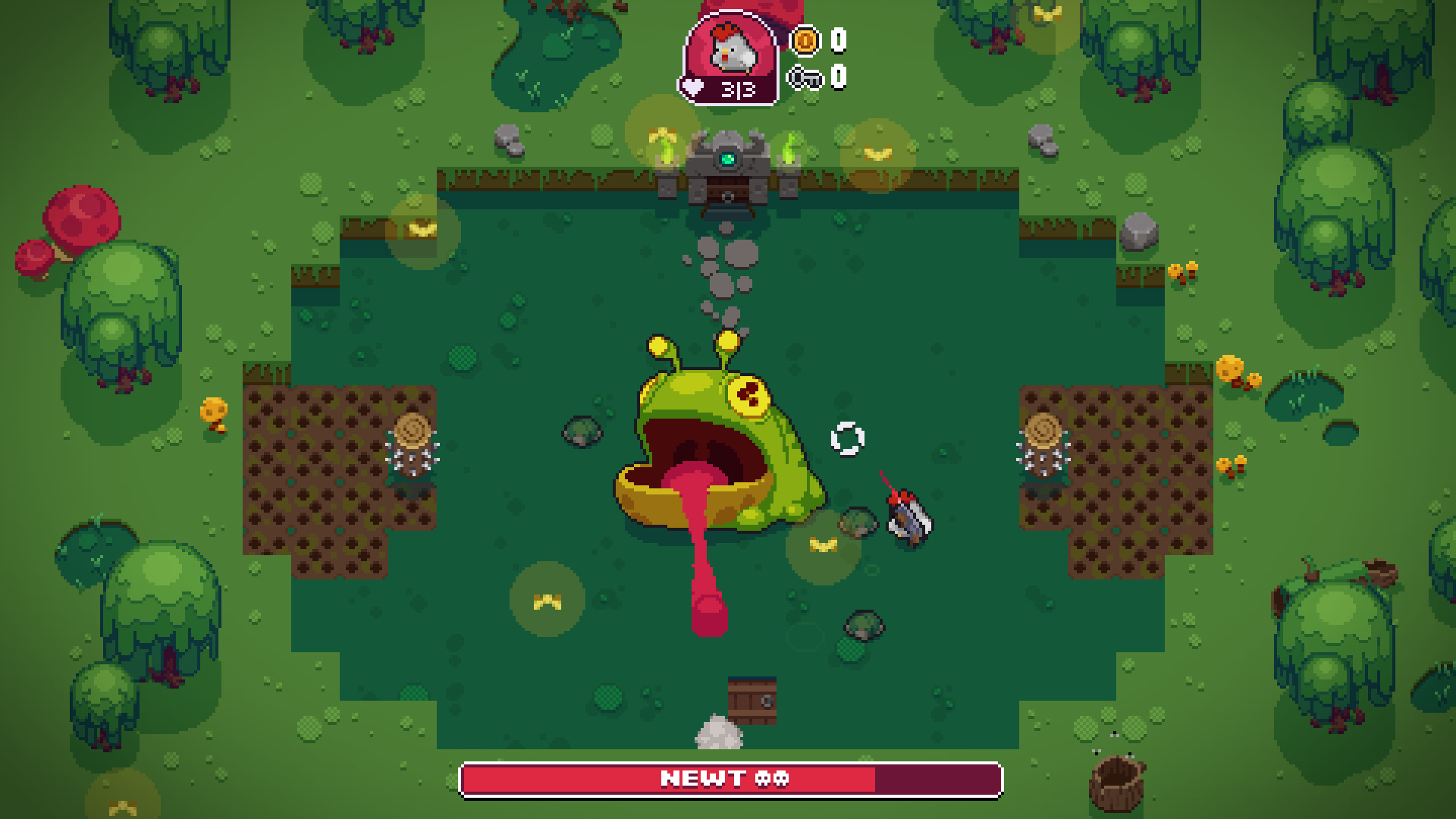Click the coin-shaped badge on the newt's eye
The image size is (1456, 819).
(750, 395)
